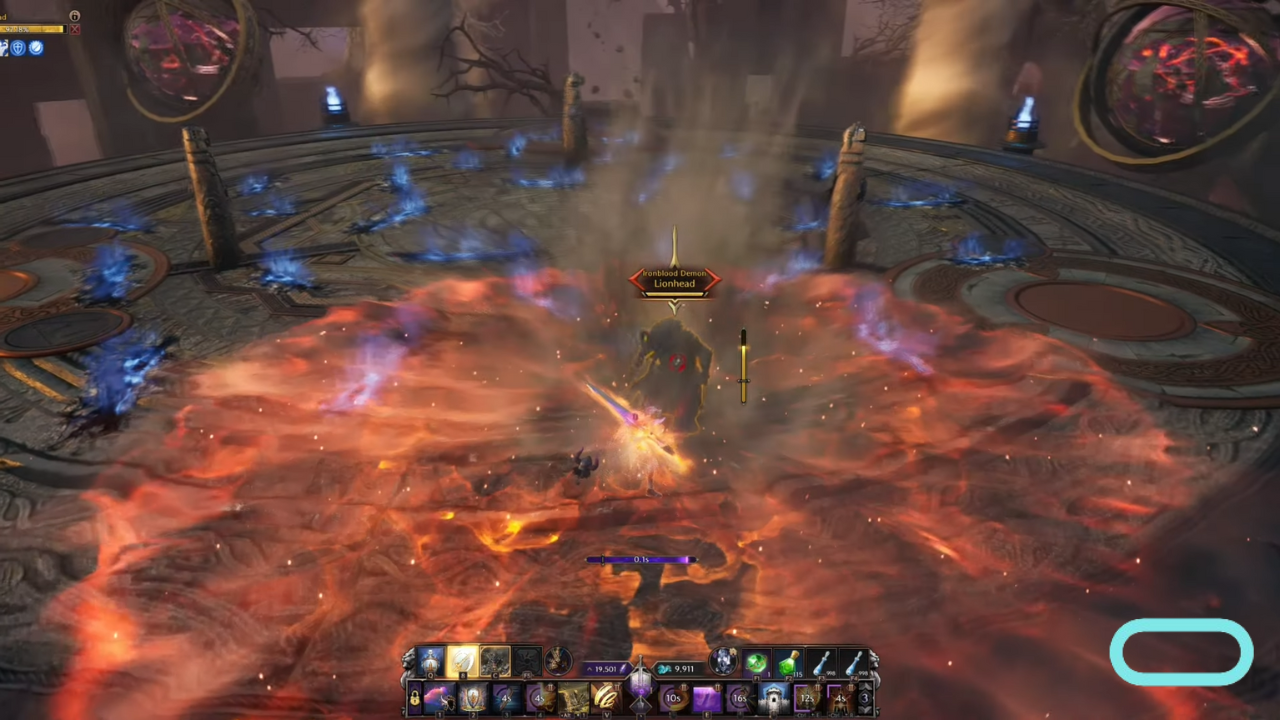Use the white flask item in slot F3
Screen dimensions: 1280x720
click(x=822, y=663)
